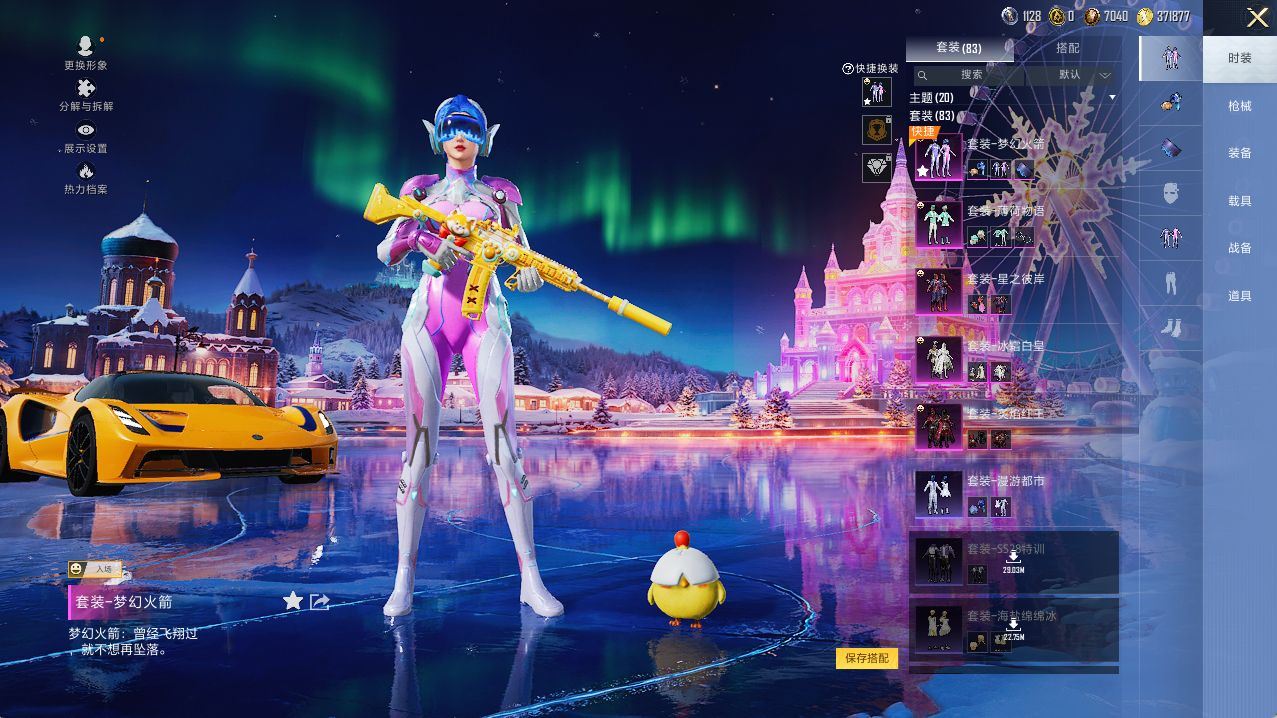Open the 载具 (vehicles) category
This screenshot has height=718, width=1277.
1239,201
